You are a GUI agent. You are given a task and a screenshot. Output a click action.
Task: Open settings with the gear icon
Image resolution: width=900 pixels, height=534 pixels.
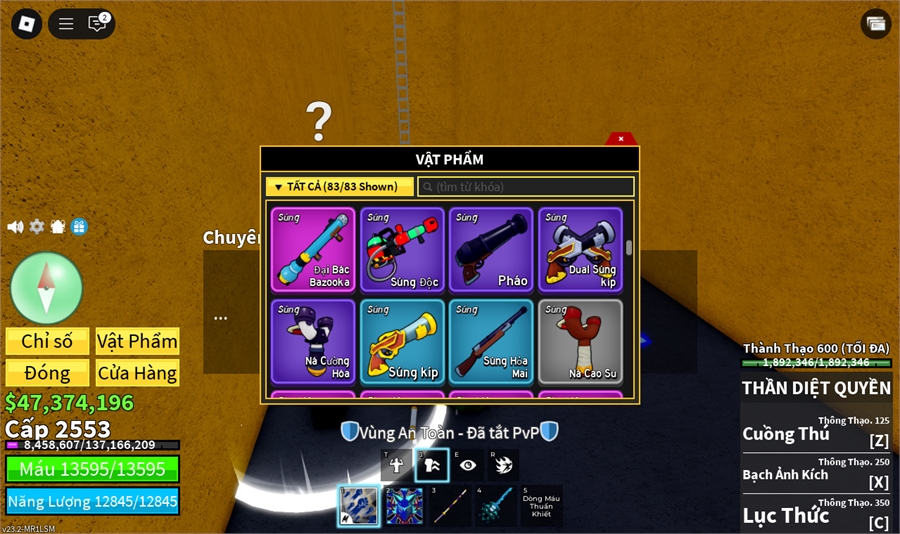pyautogui.click(x=37, y=227)
